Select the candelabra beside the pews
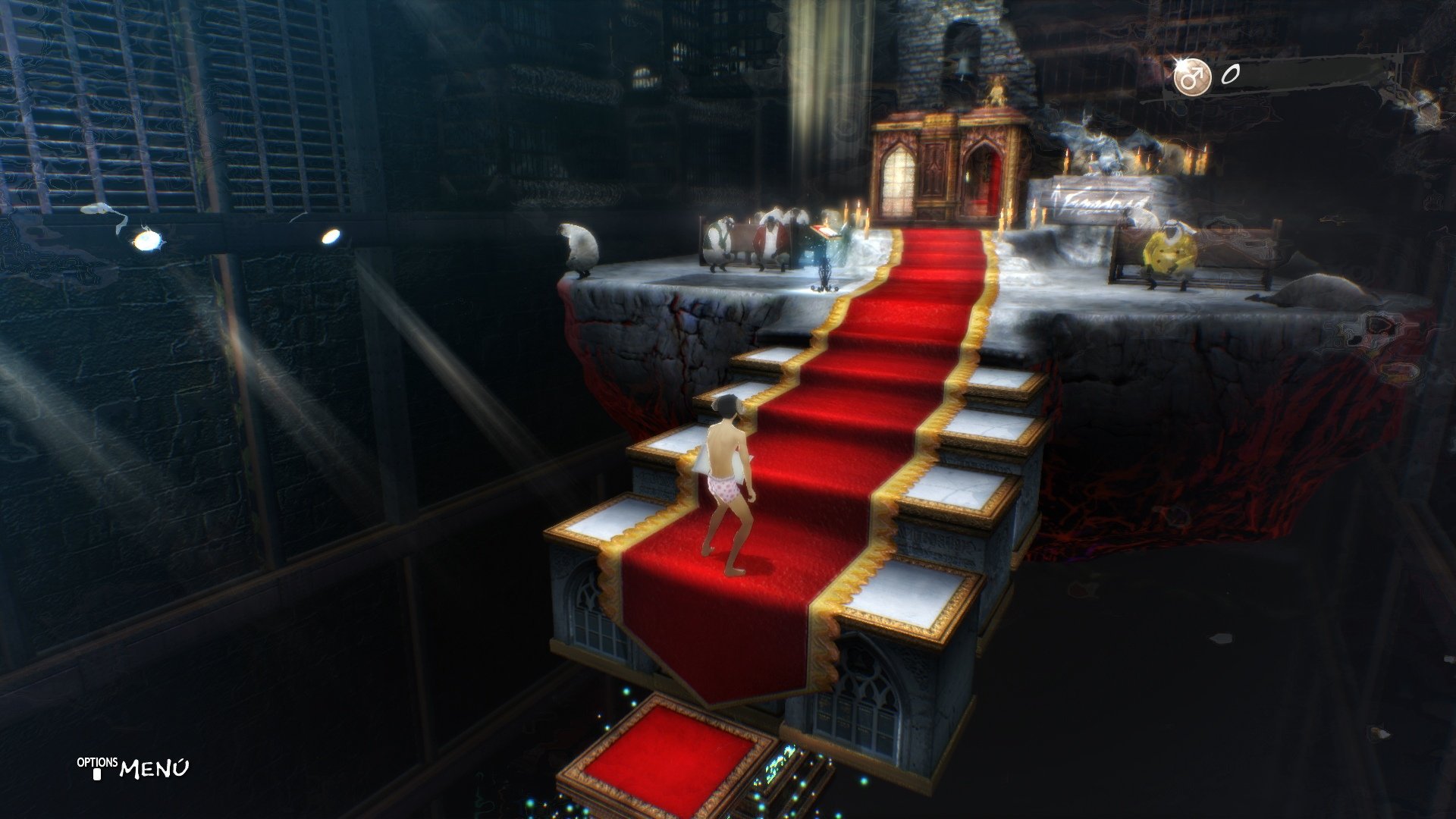The image size is (1456, 819). (824, 275)
